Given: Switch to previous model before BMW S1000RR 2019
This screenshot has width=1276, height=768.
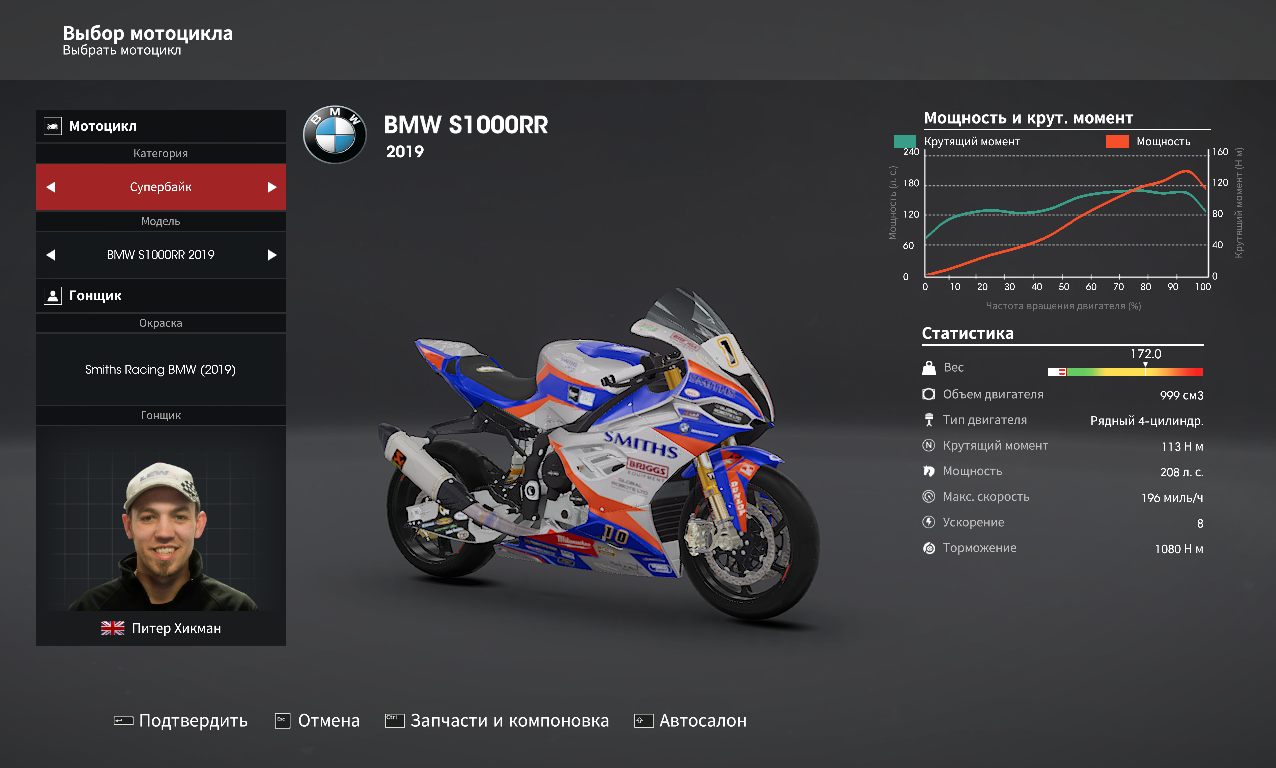Looking at the screenshot, I should 51,255.
